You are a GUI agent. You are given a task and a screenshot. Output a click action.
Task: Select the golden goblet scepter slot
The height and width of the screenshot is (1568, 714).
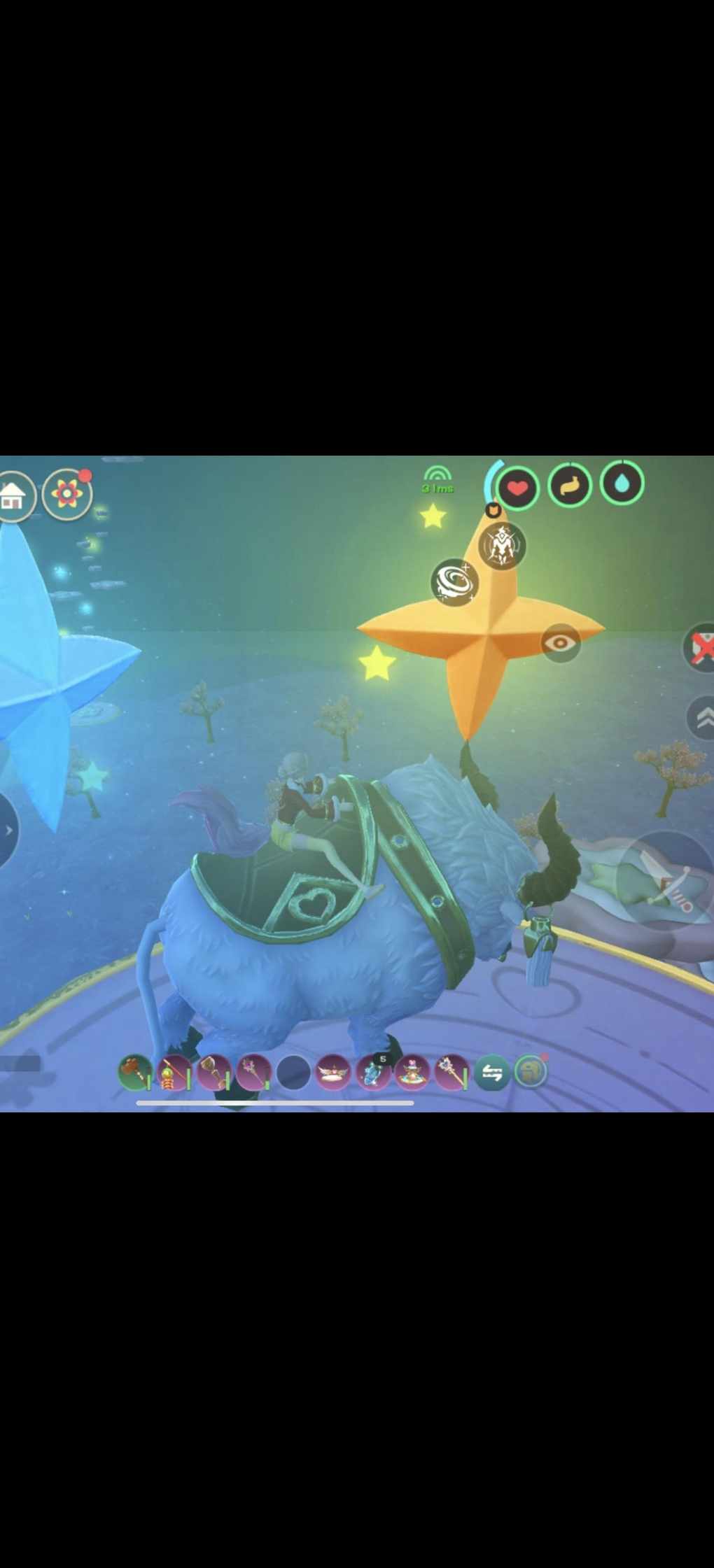(x=213, y=1073)
